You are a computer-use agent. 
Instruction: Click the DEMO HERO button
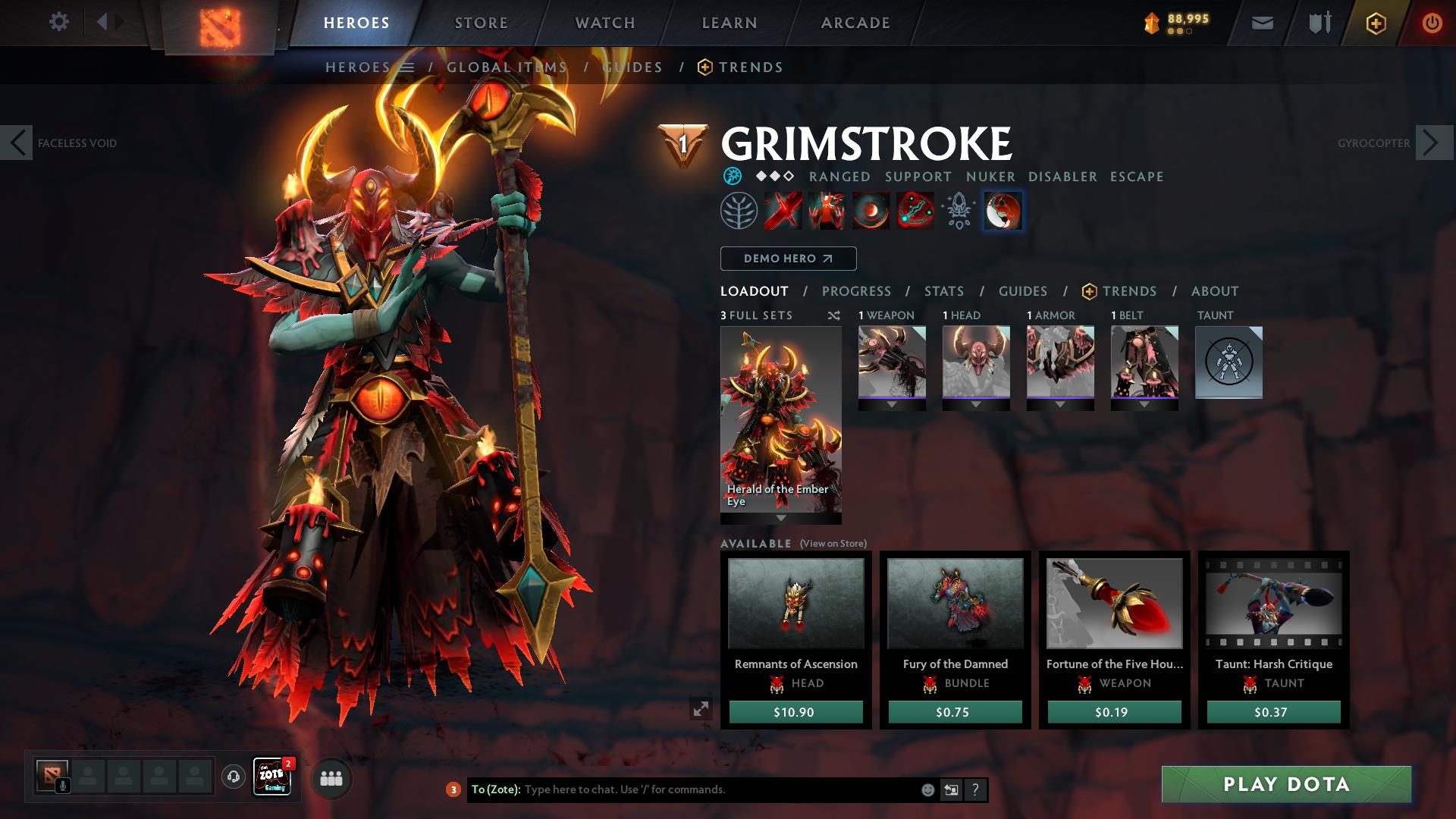tap(787, 259)
